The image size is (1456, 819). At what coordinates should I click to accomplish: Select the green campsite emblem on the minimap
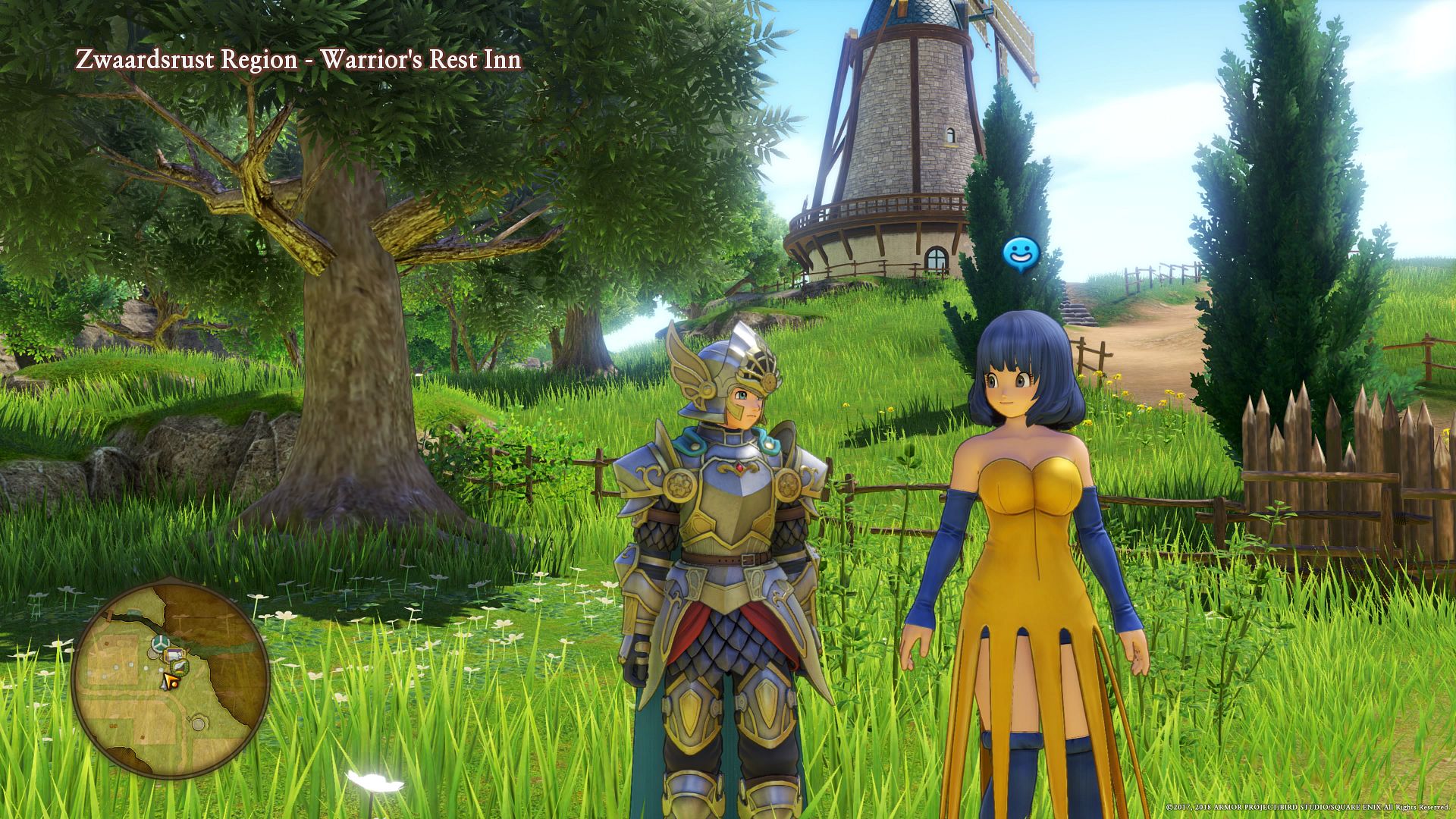(x=180, y=668)
